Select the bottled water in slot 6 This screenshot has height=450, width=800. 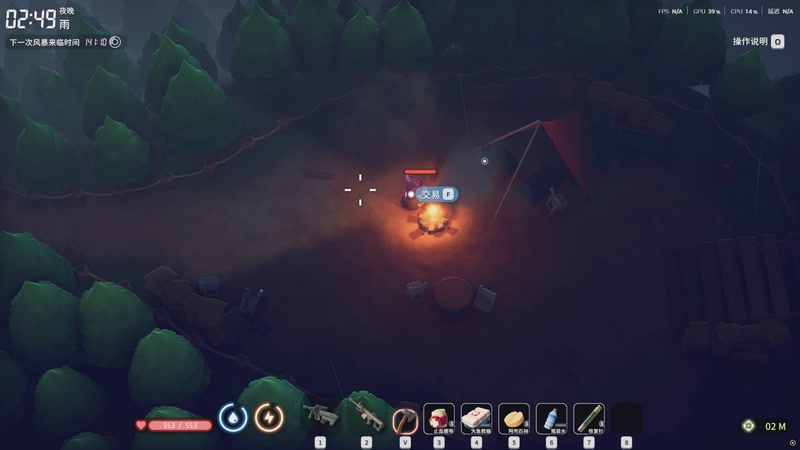[x=551, y=417]
